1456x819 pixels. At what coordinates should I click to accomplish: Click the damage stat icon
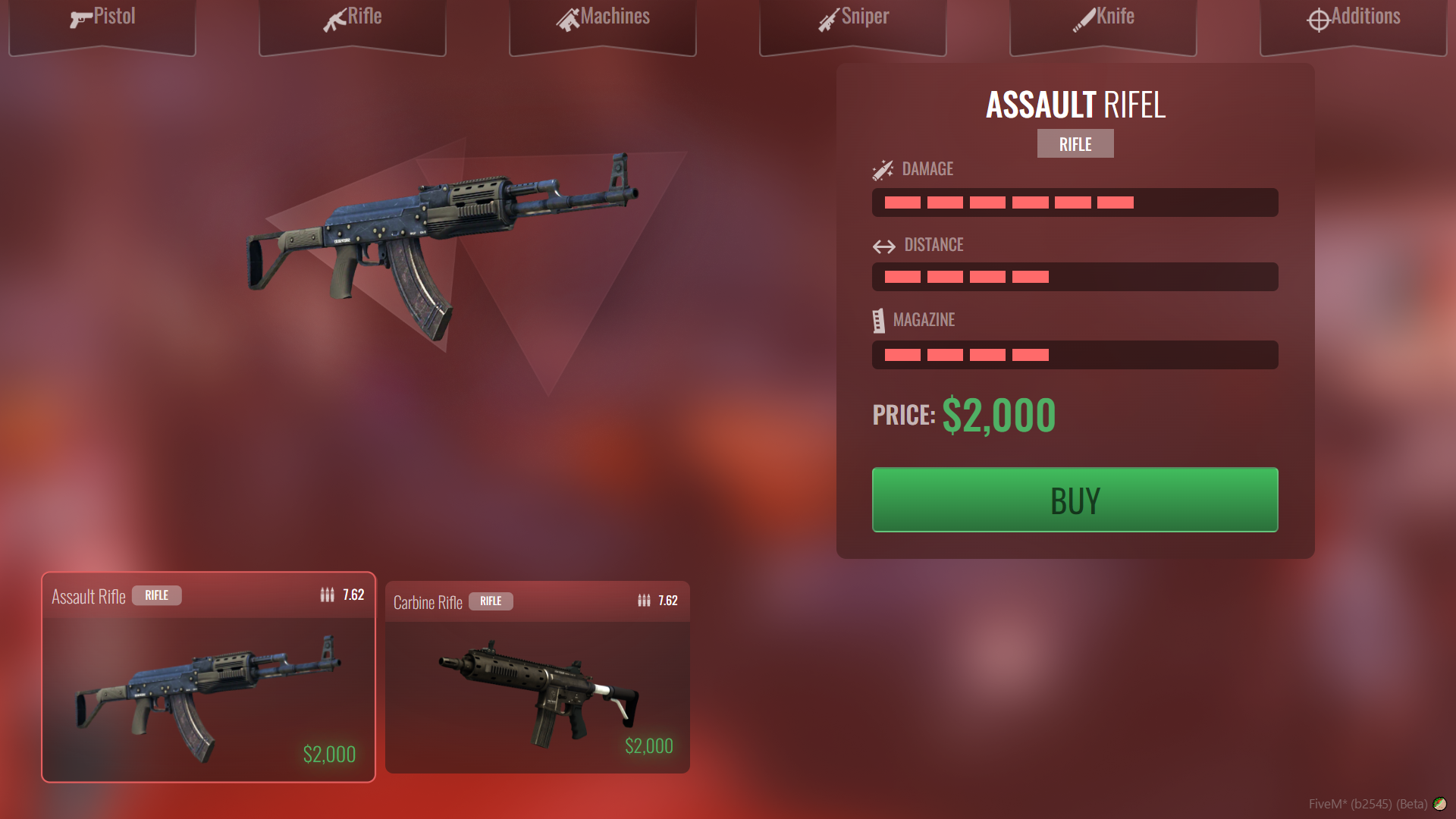click(x=883, y=168)
